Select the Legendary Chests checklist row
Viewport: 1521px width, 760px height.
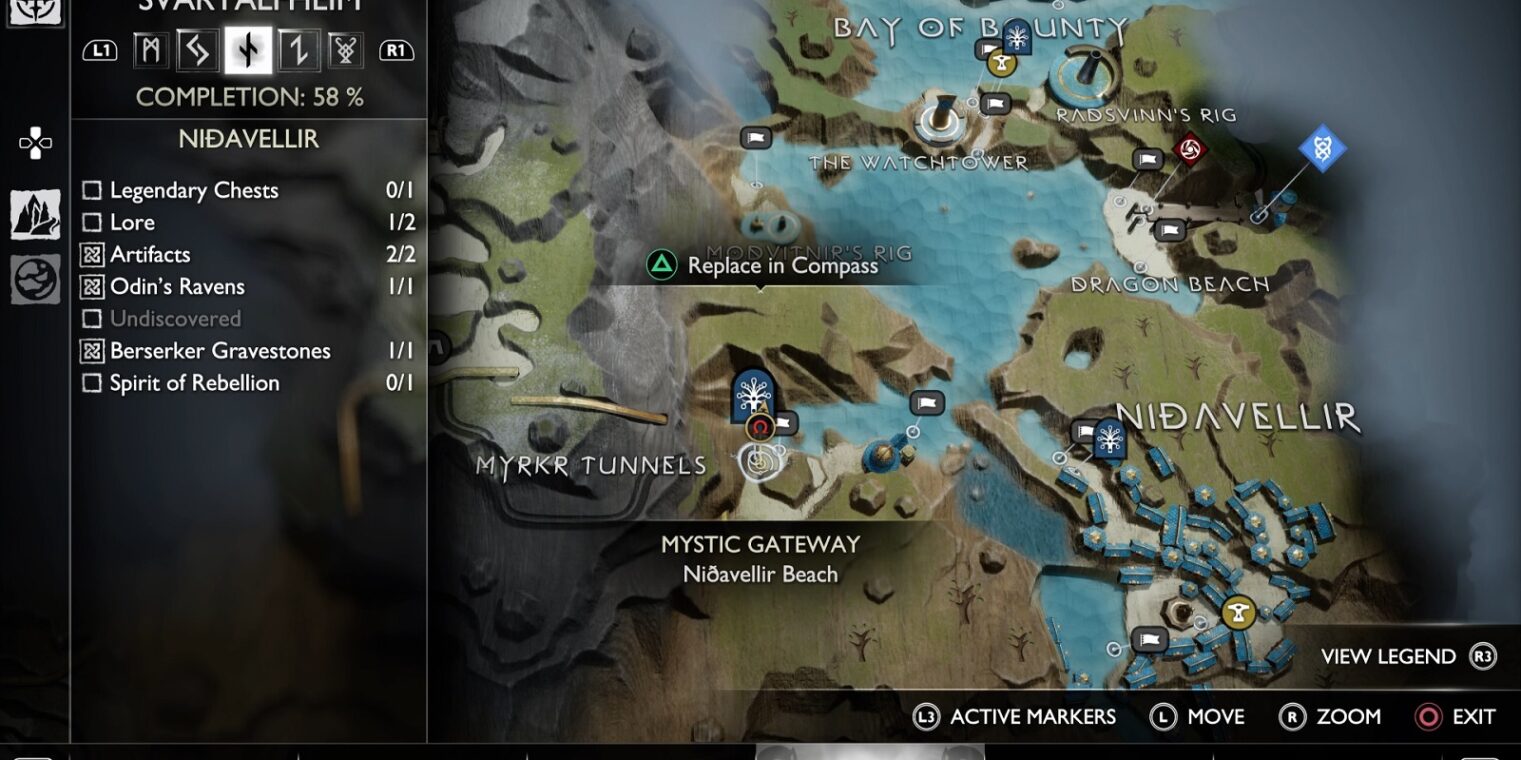(248, 190)
